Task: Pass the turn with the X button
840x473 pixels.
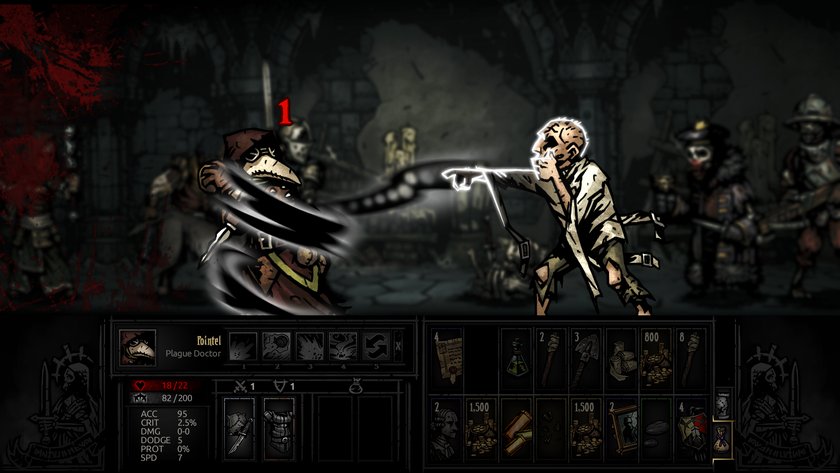Action: point(399,346)
